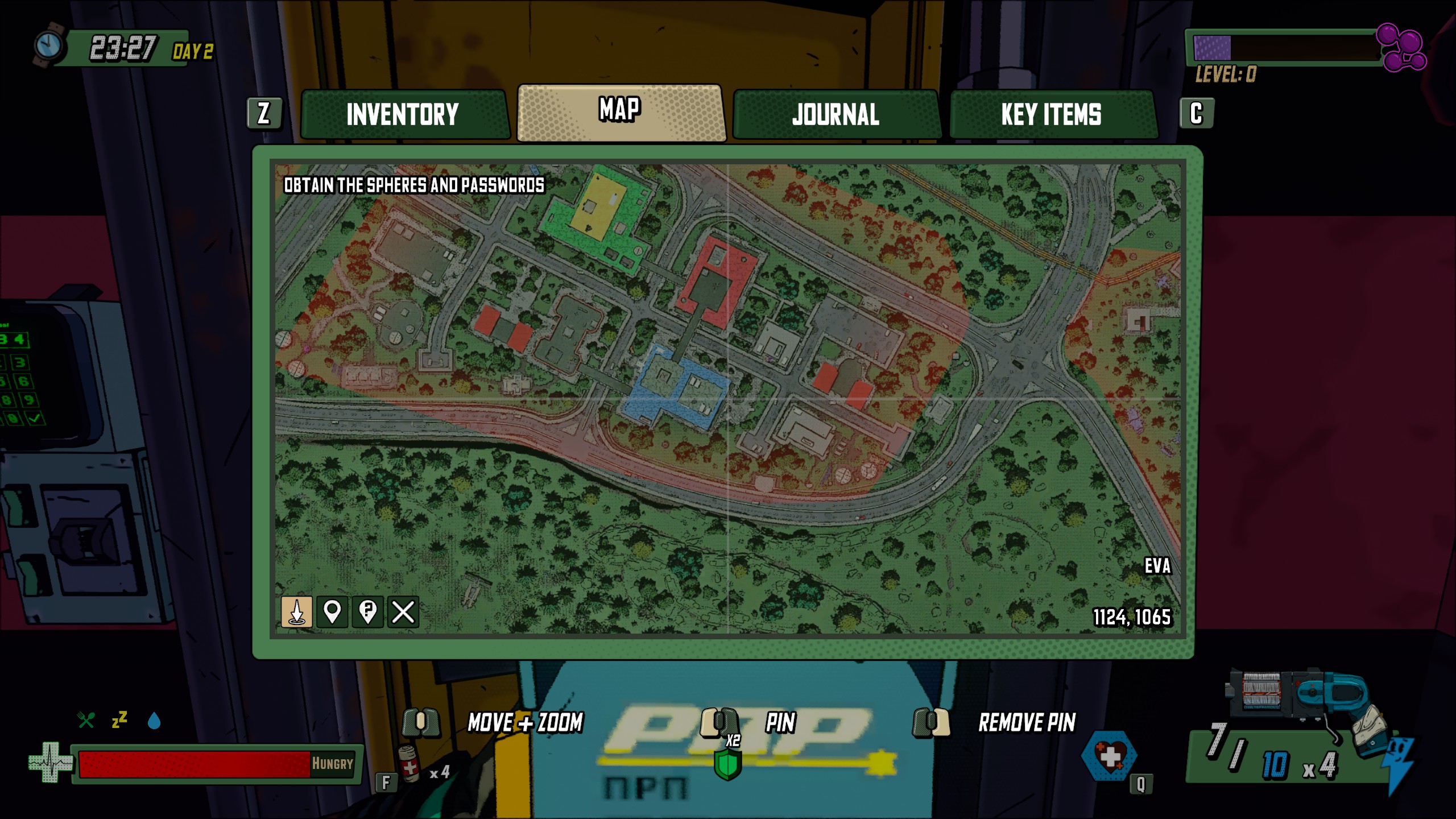Viewport: 1456px width, 819px height.
Task: Choose the downward arrow pin type
Action: [296, 612]
